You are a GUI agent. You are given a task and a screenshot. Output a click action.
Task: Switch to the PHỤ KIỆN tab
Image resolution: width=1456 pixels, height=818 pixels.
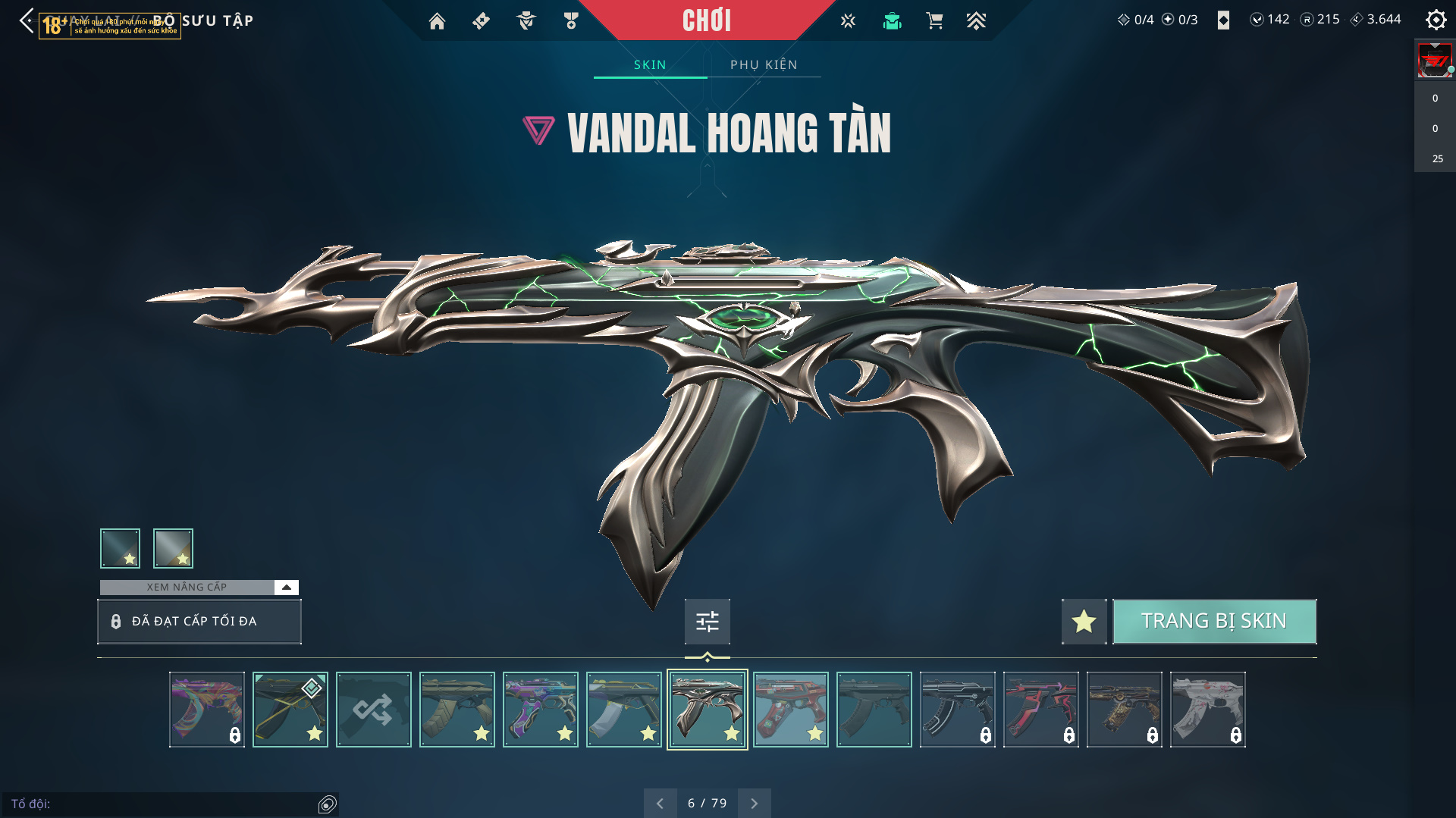764,65
